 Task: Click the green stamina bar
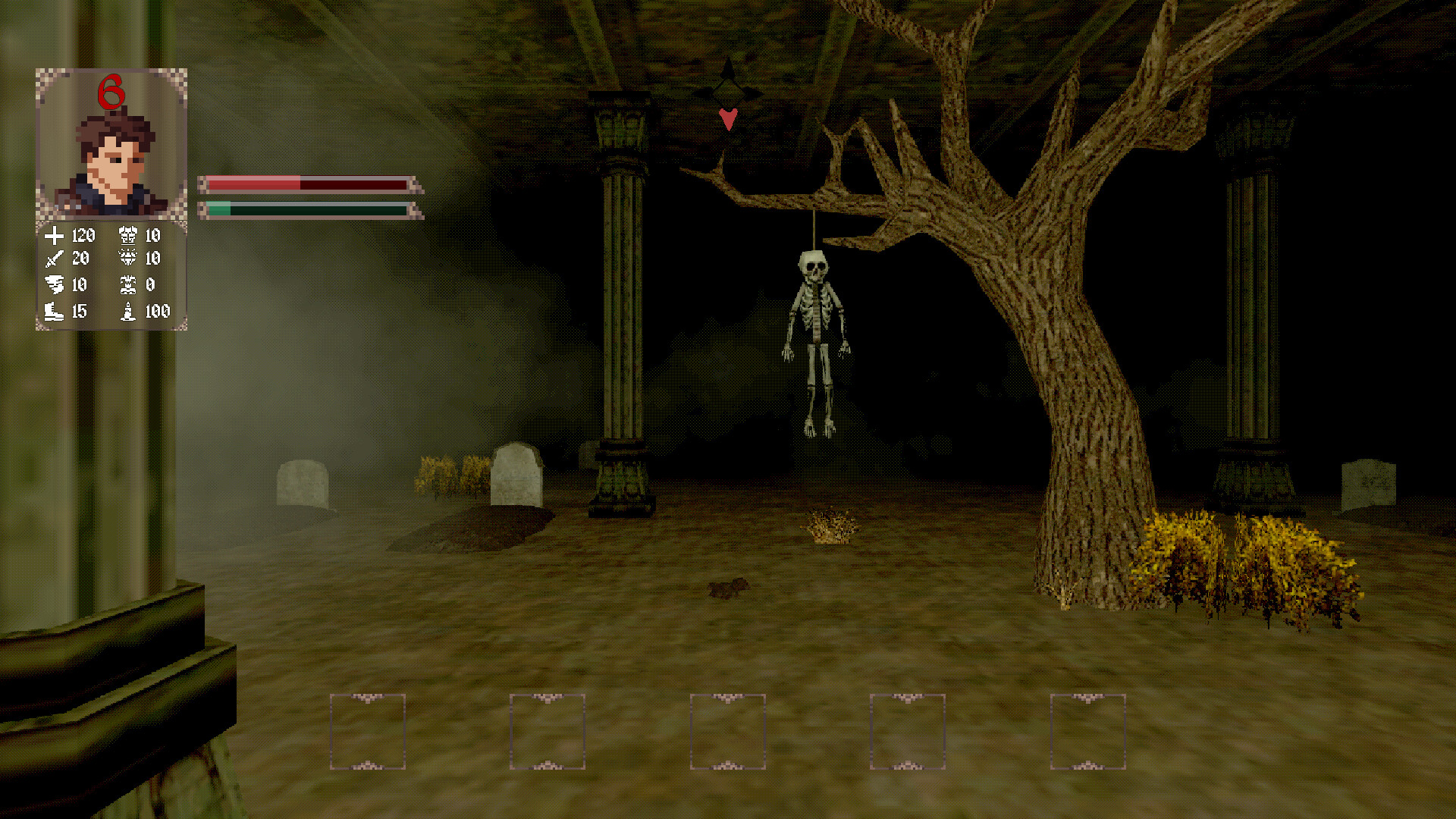point(303,208)
